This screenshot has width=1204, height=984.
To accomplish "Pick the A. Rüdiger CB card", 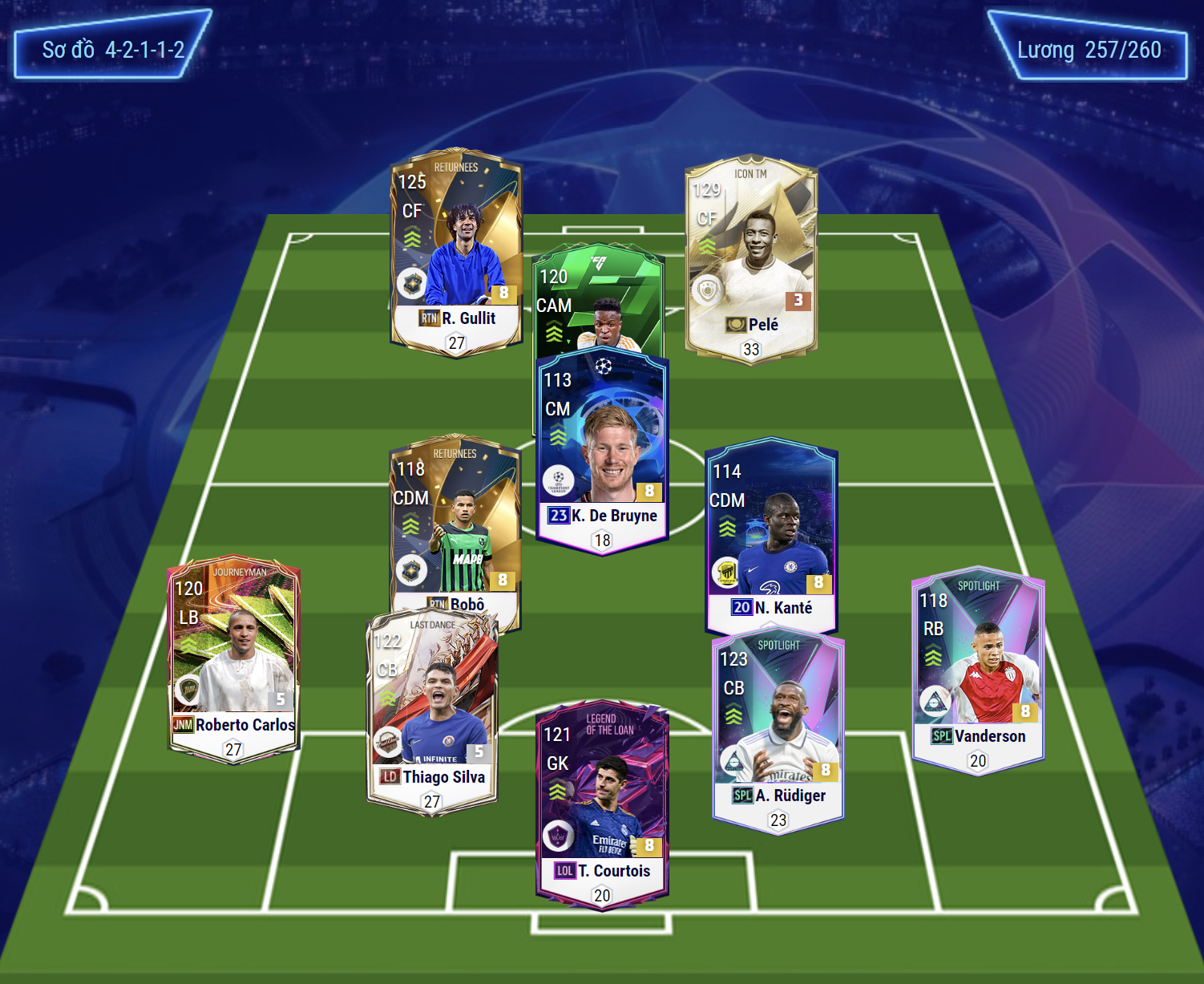I will [x=778, y=731].
